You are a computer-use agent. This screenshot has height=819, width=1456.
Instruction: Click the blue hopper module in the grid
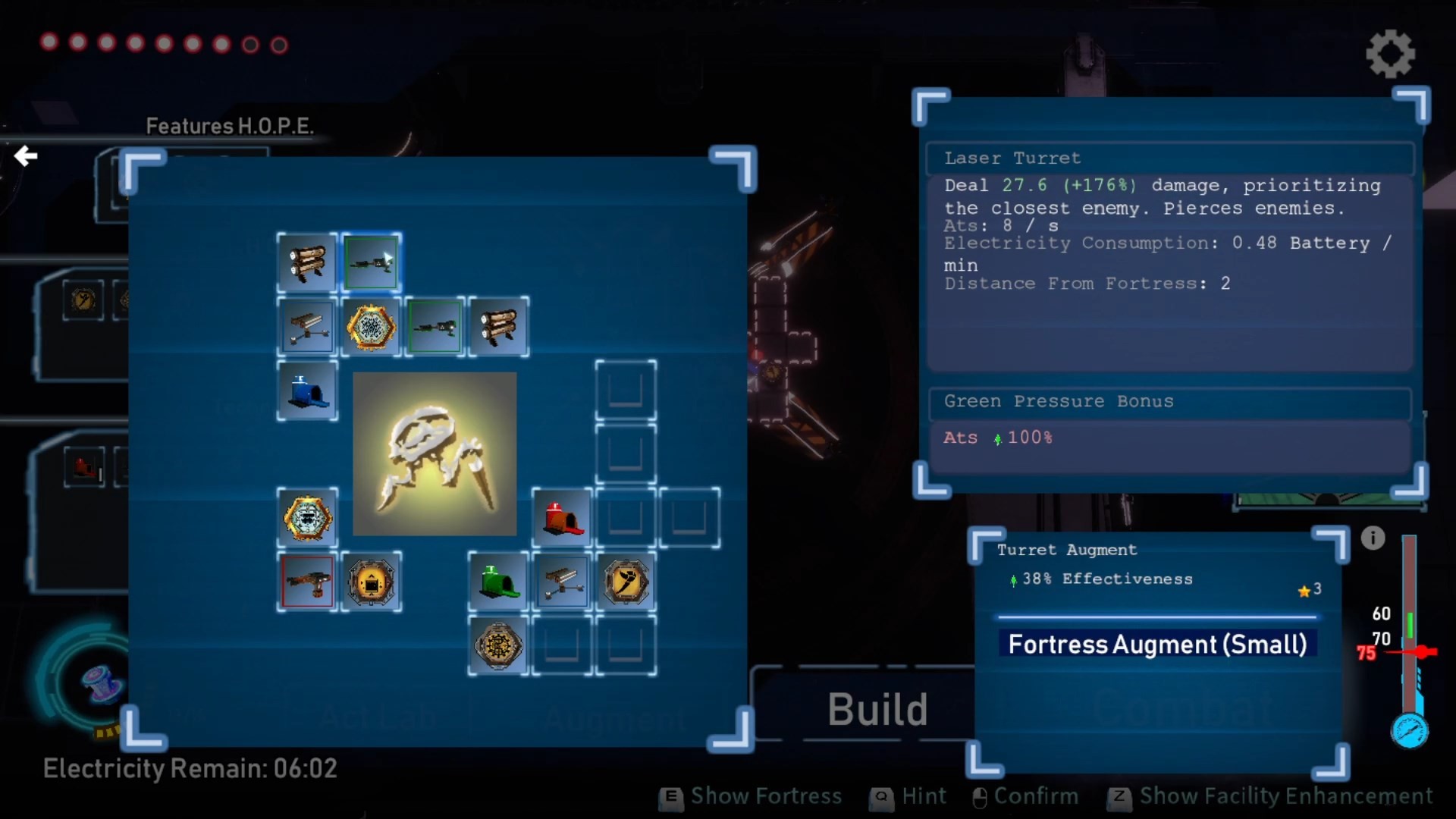(x=307, y=391)
